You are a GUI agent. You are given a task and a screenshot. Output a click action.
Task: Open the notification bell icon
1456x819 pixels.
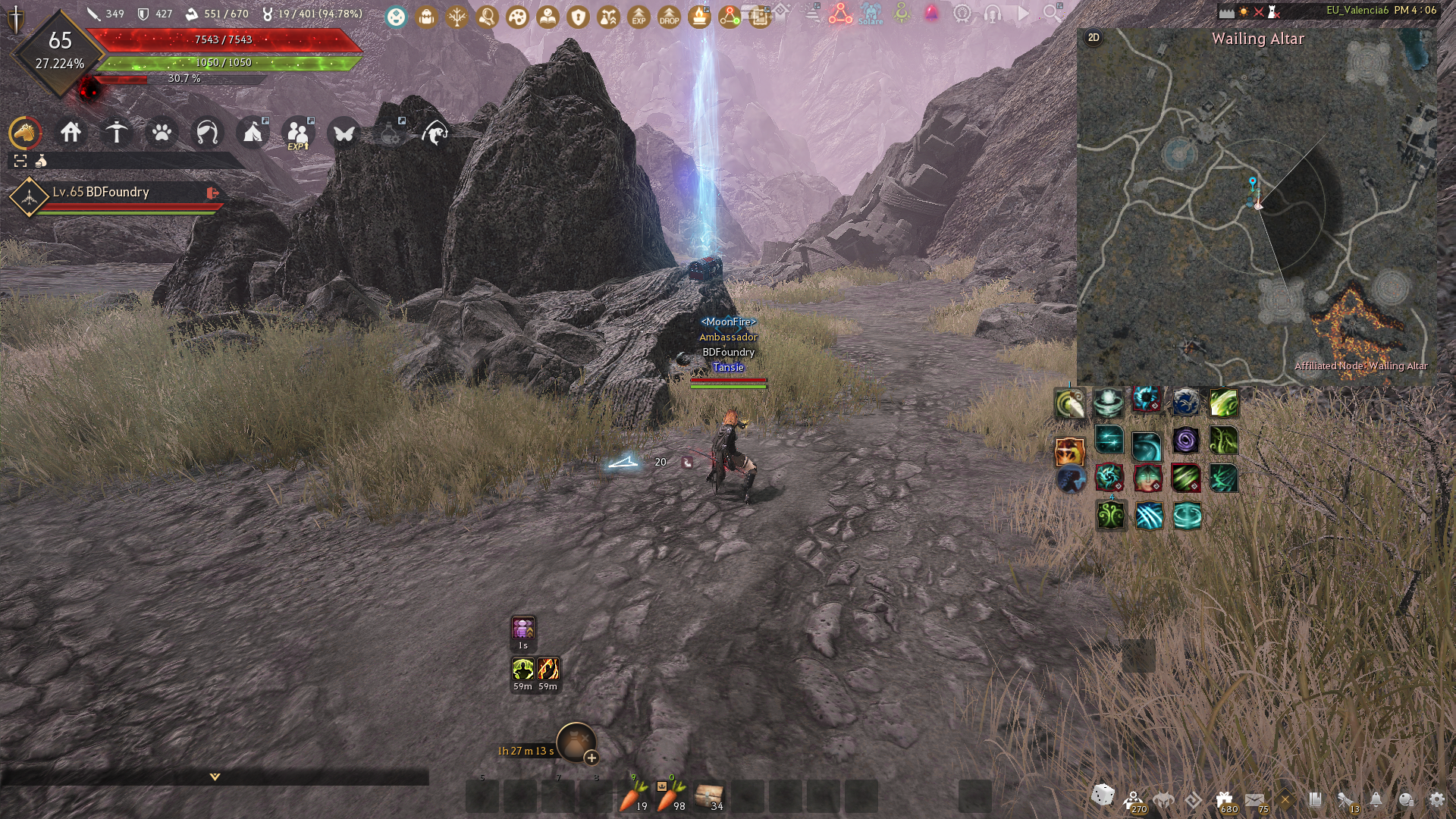pos(1376,799)
